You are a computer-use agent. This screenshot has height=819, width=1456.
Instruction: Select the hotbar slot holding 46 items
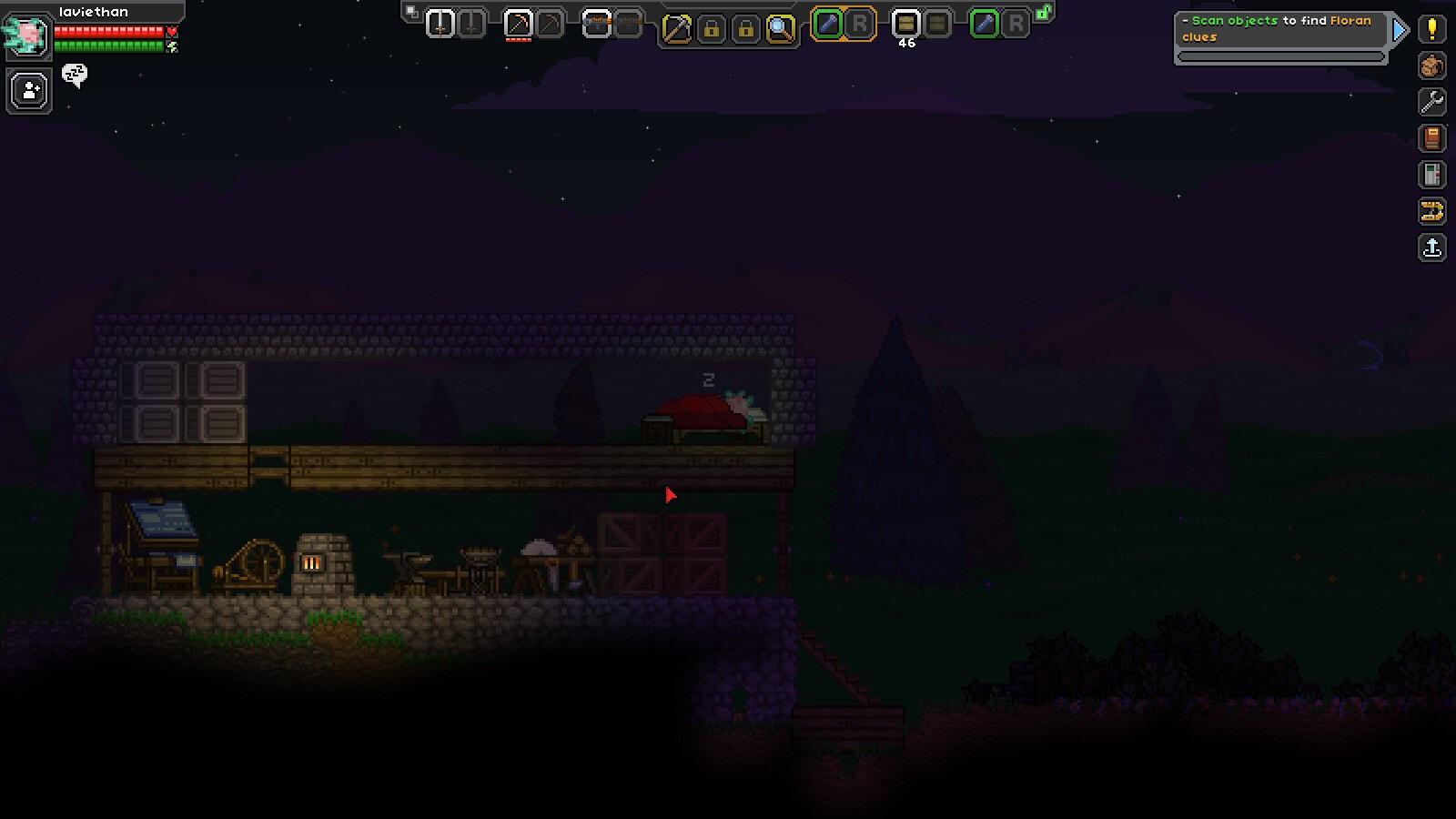(904, 23)
